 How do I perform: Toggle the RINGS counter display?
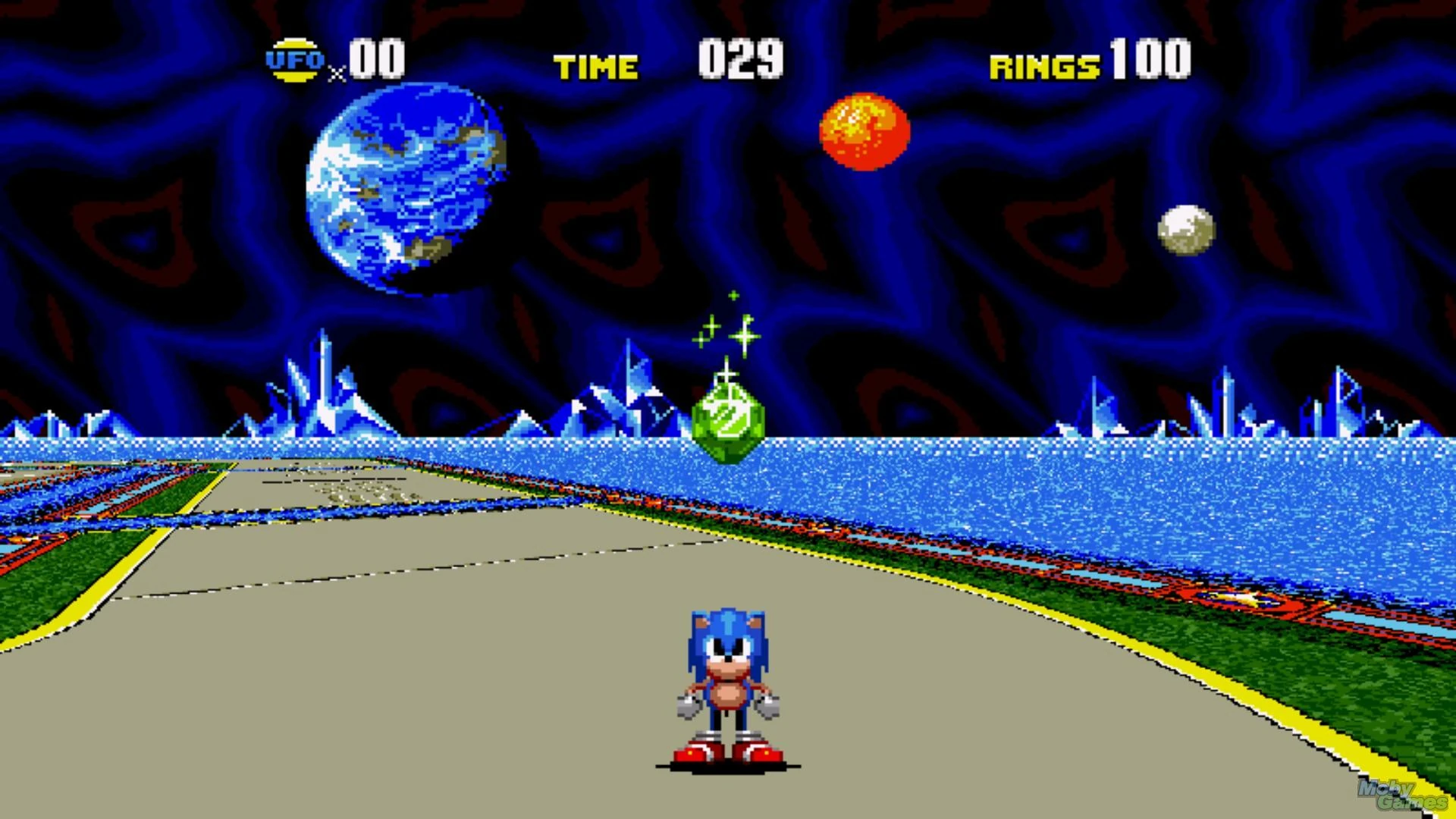1090,61
